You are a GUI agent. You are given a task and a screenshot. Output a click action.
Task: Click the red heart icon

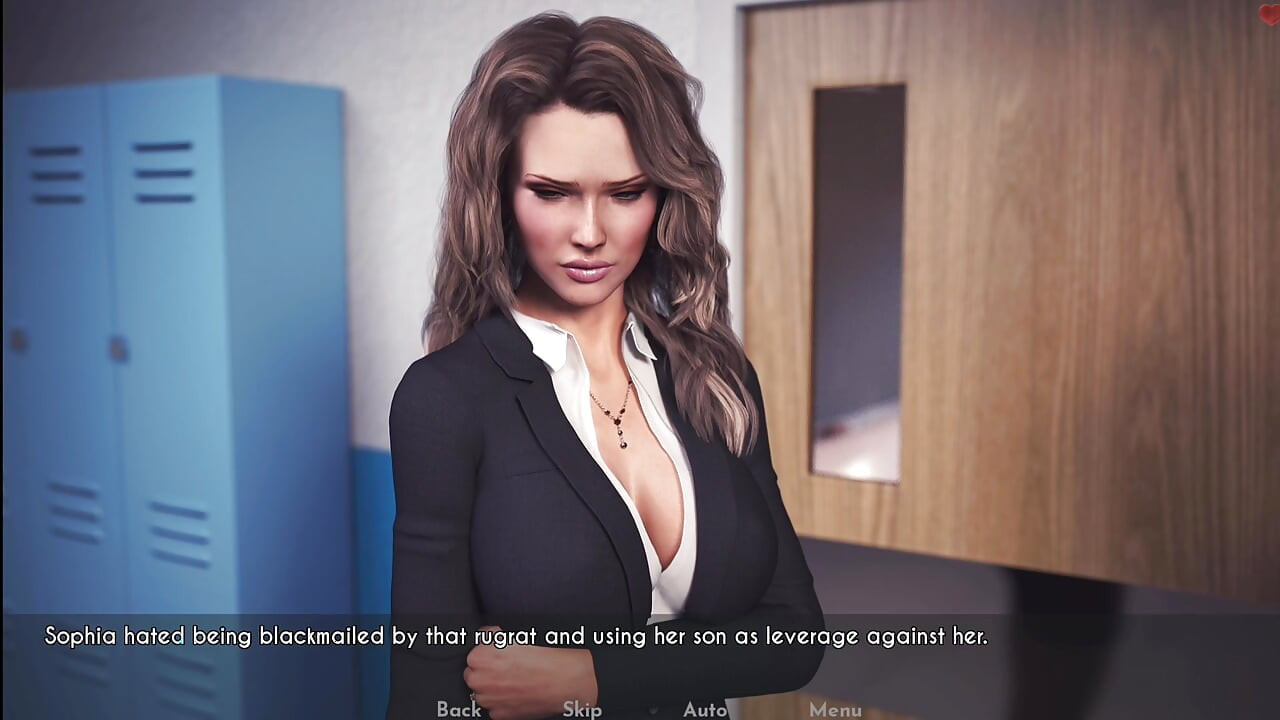click(x=1269, y=14)
